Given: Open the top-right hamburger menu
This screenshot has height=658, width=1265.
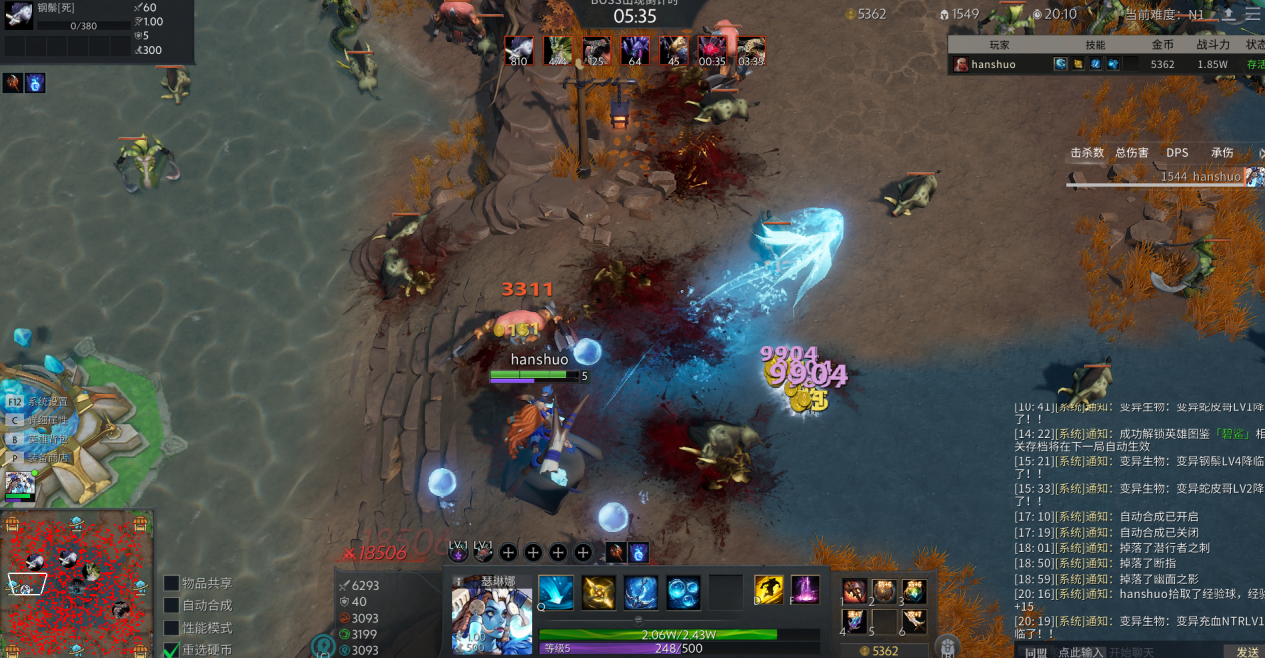Looking at the screenshot, I should [x=1253, y=14].
